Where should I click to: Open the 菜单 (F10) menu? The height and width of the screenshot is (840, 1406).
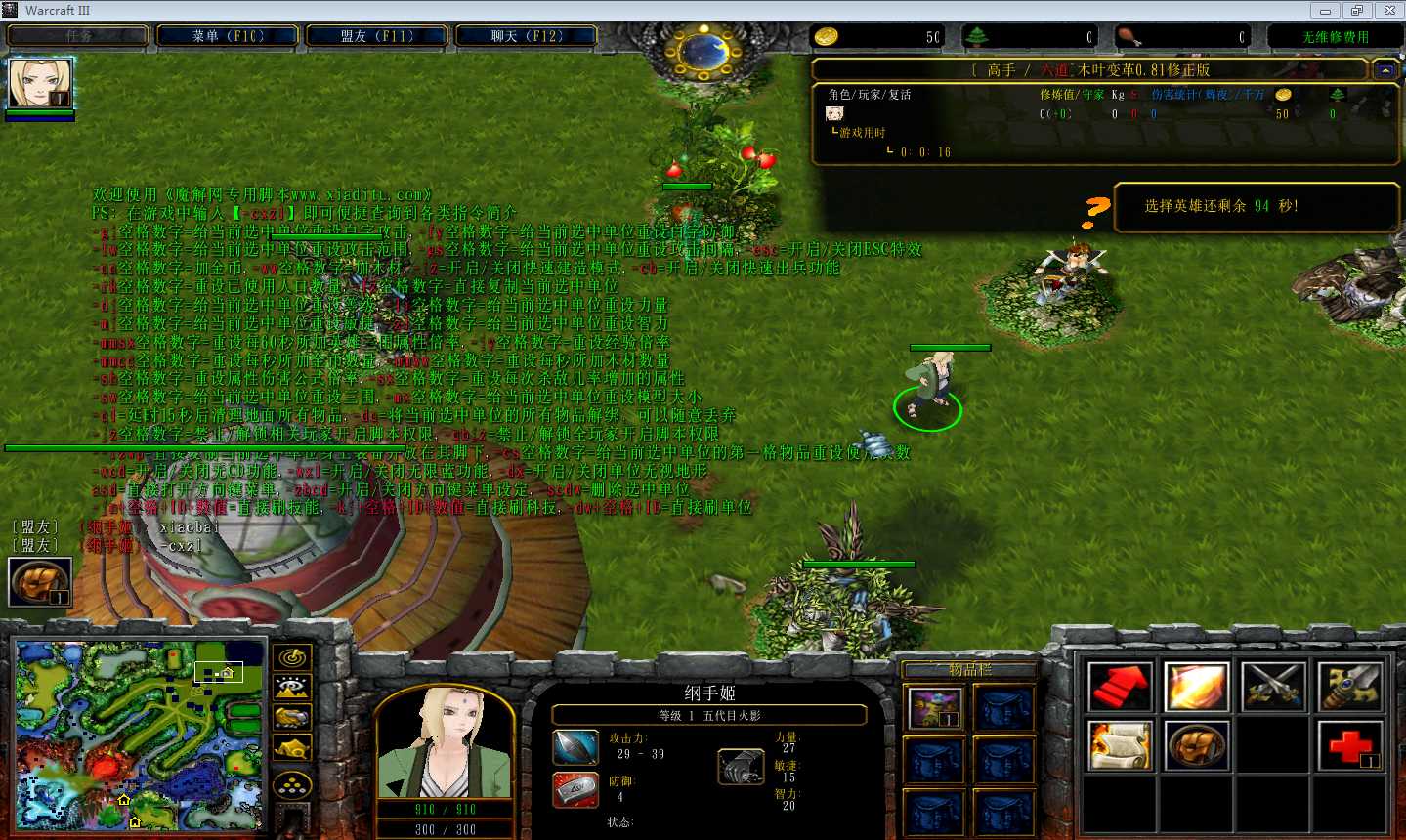click(228, 36)
